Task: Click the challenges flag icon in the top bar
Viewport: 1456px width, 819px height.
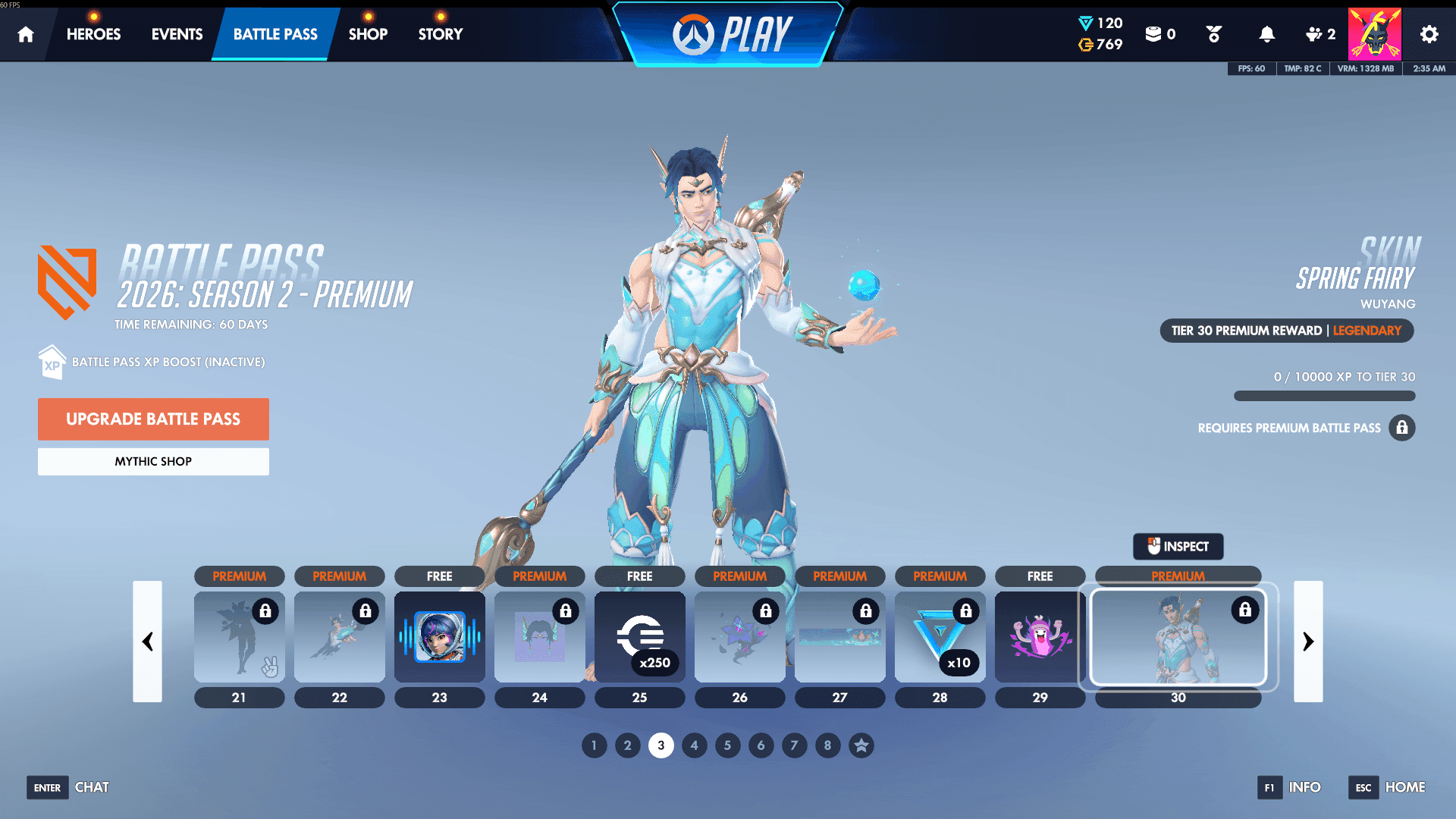Action: [x=1213, y=33]
